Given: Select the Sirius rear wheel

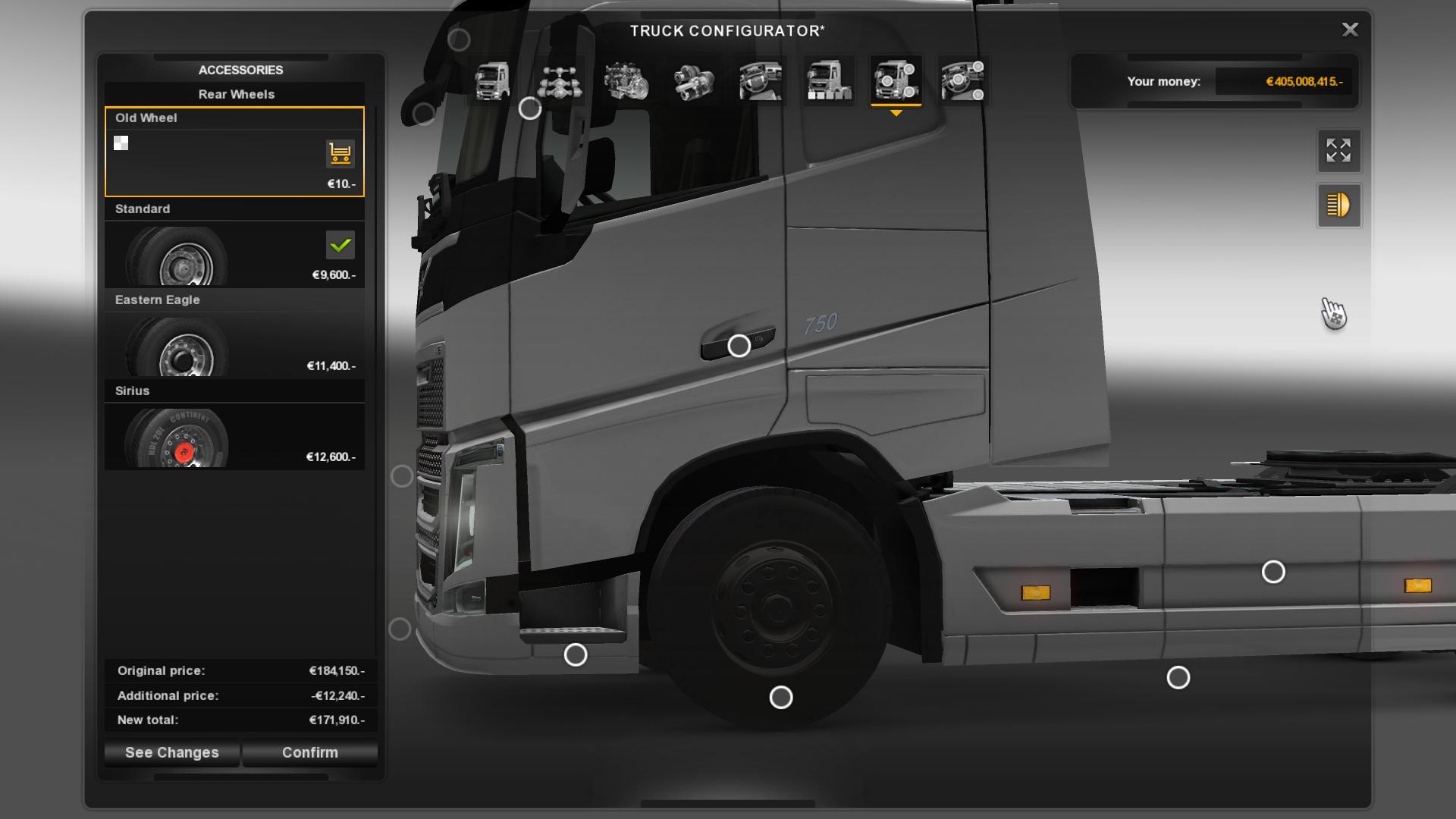Looking at the screenshot, I should coord(234,436).
